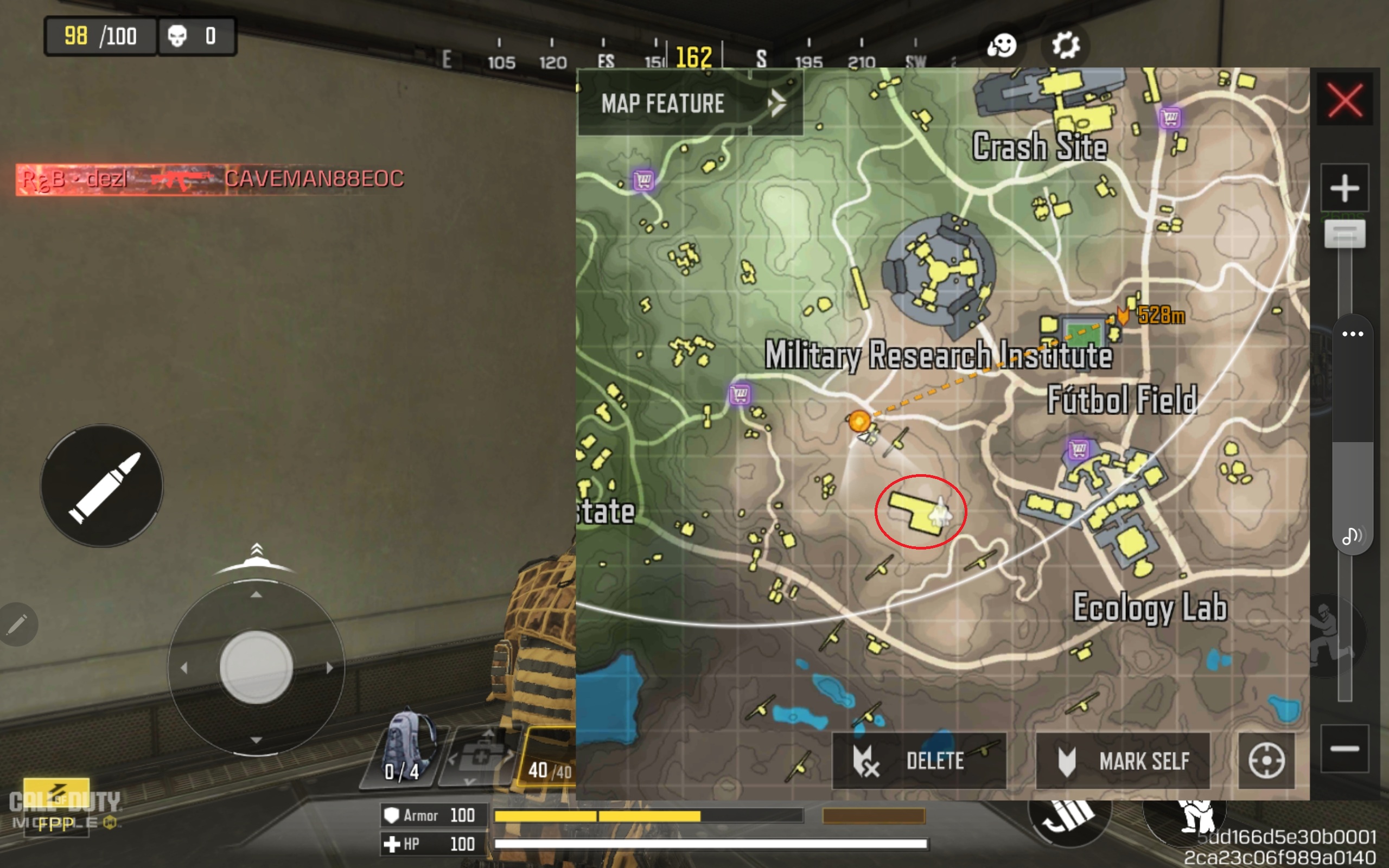1389x868 pixels.
Task: Toggle the sound icon beside the map
Action: 1351,535
